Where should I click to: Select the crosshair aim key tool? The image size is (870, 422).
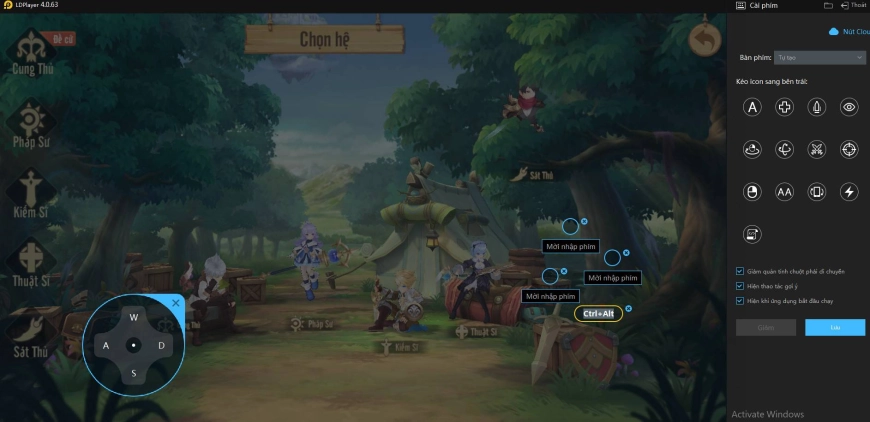point(849,150)
